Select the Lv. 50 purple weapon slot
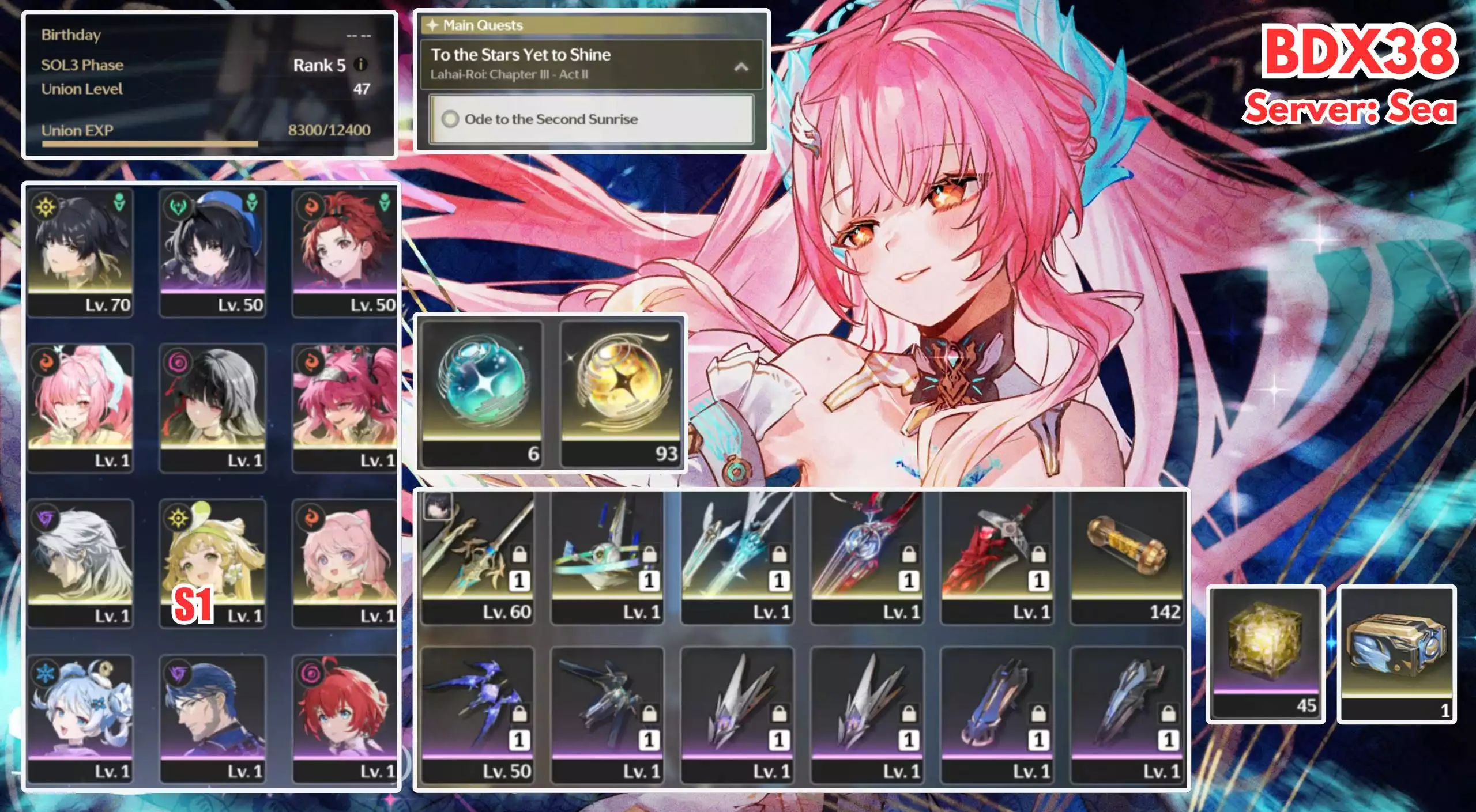The height and width of the screenshot is (812, 1476). coord(477,715)
